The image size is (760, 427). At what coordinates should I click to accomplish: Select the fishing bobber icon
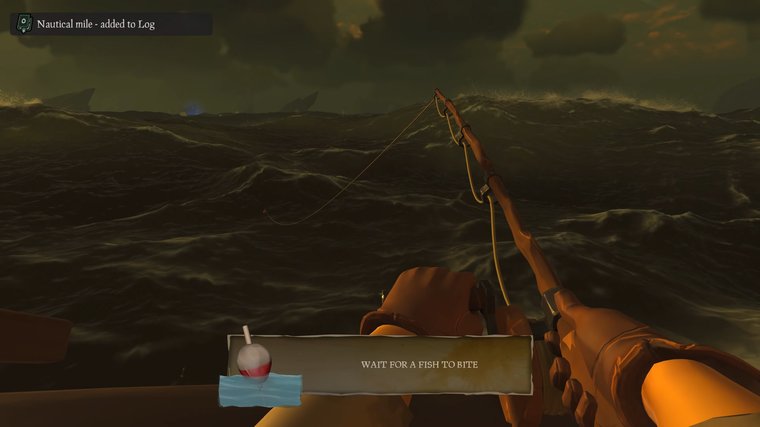pyautogui.click(x=253, y=363)
